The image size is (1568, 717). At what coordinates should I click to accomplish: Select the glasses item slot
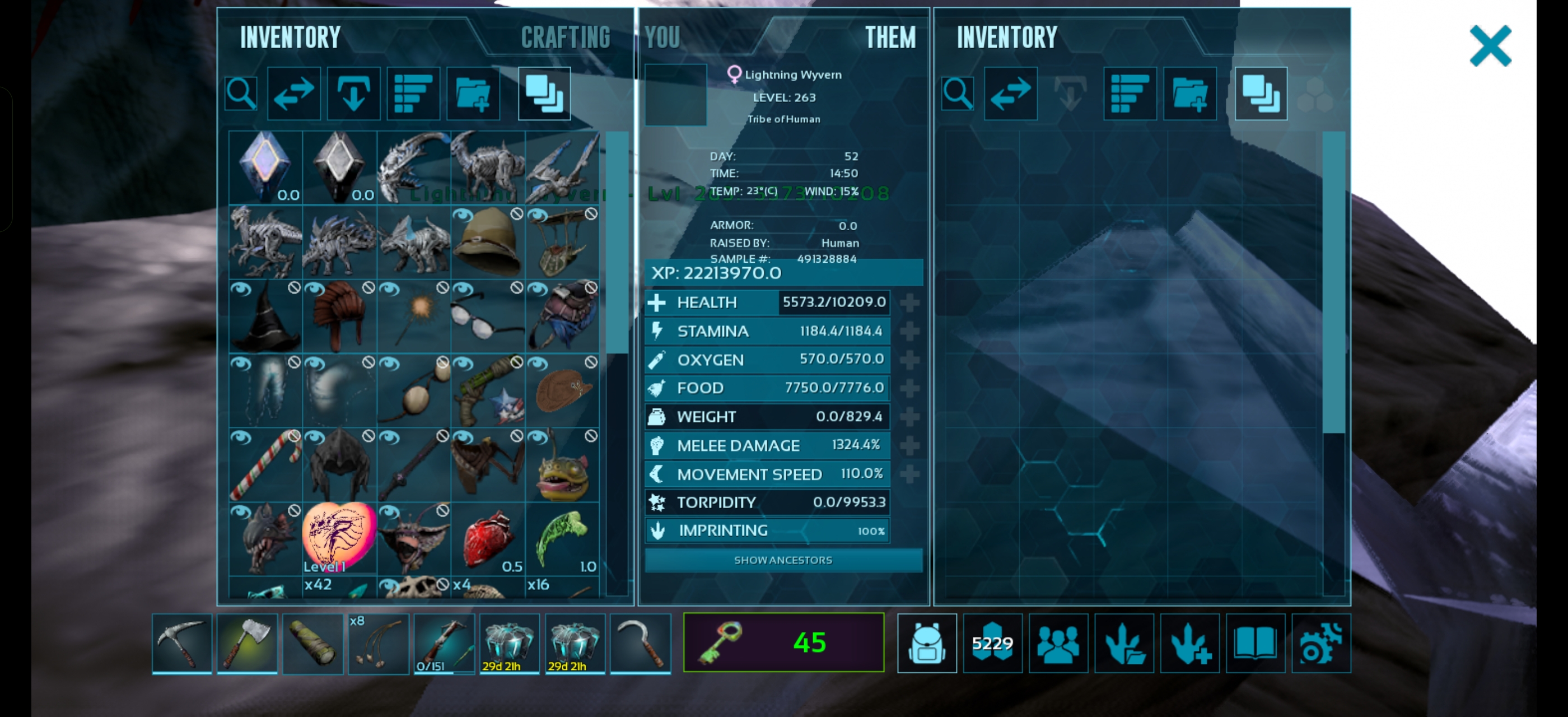point(488,316)
